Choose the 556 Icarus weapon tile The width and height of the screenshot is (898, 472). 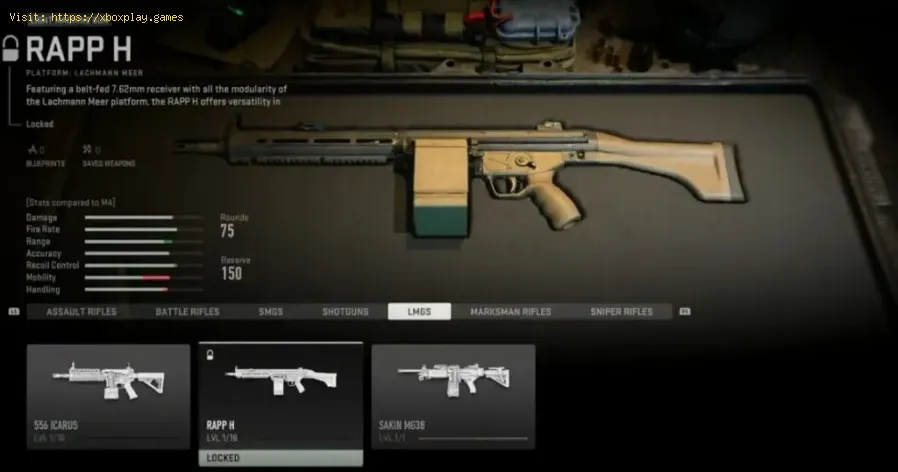pos(108,396)
